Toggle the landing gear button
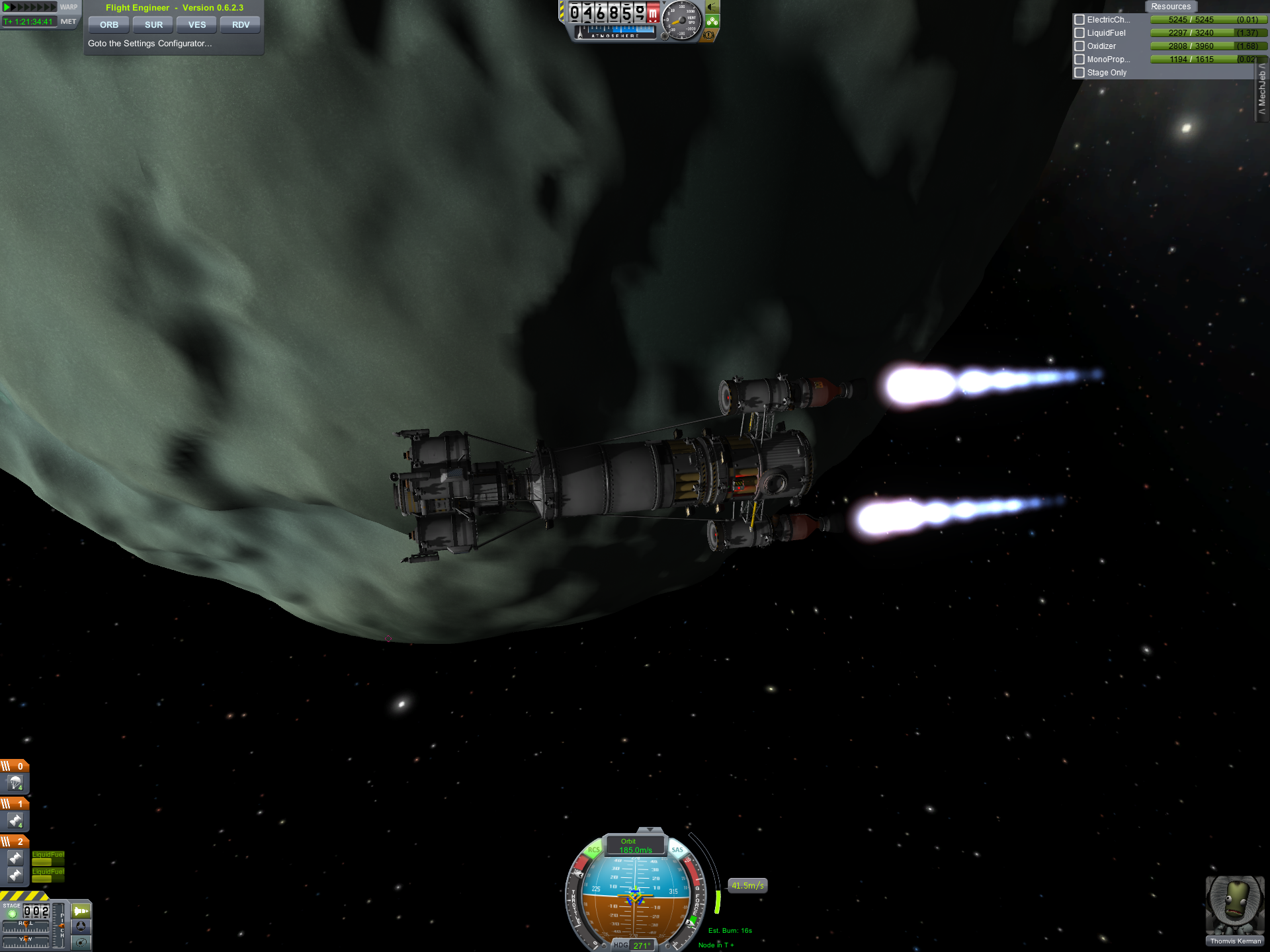The height and width of the screenshot is (952, 1270). coord(712,21)
